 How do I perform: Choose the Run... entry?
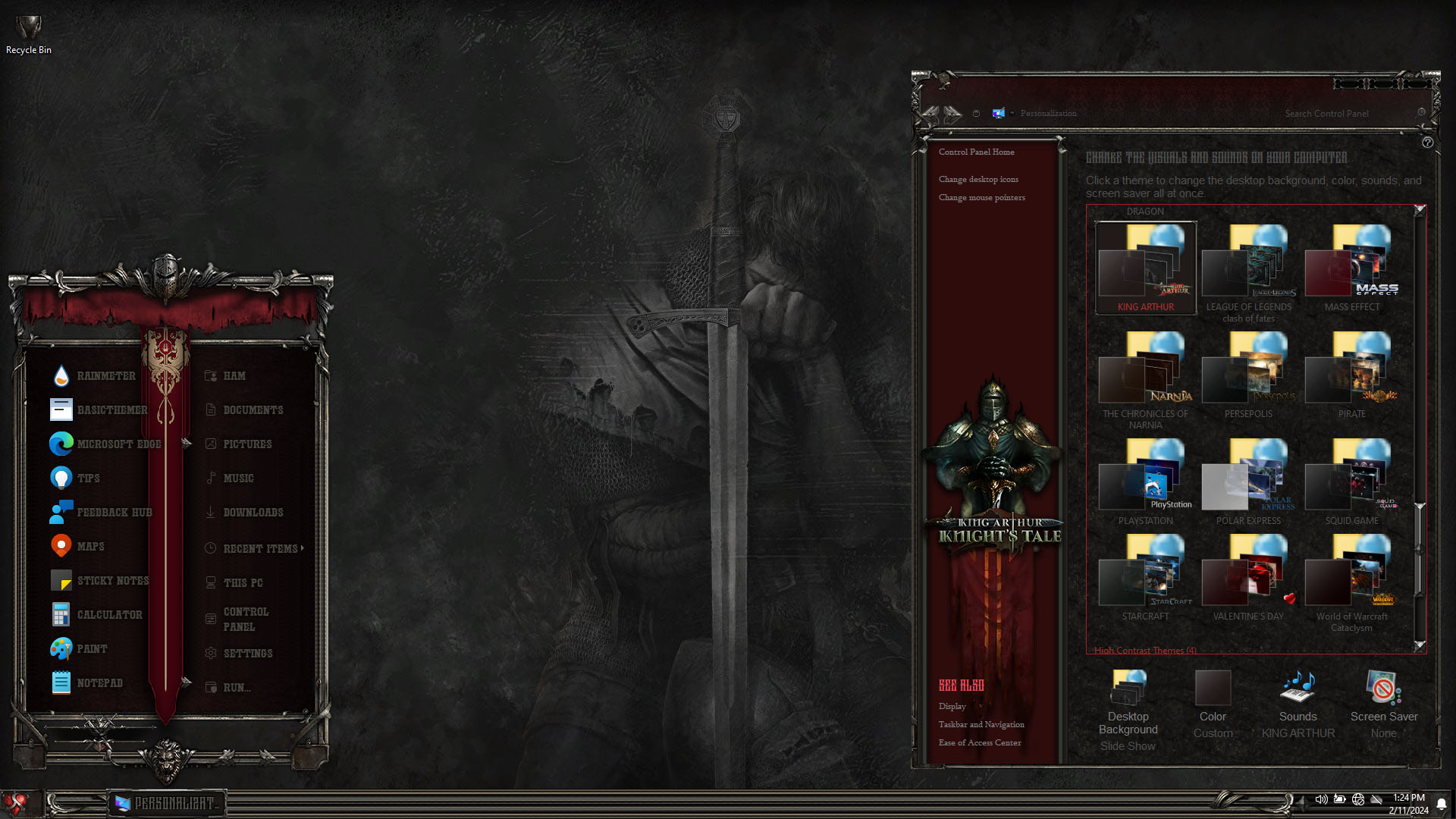[236, 688]
